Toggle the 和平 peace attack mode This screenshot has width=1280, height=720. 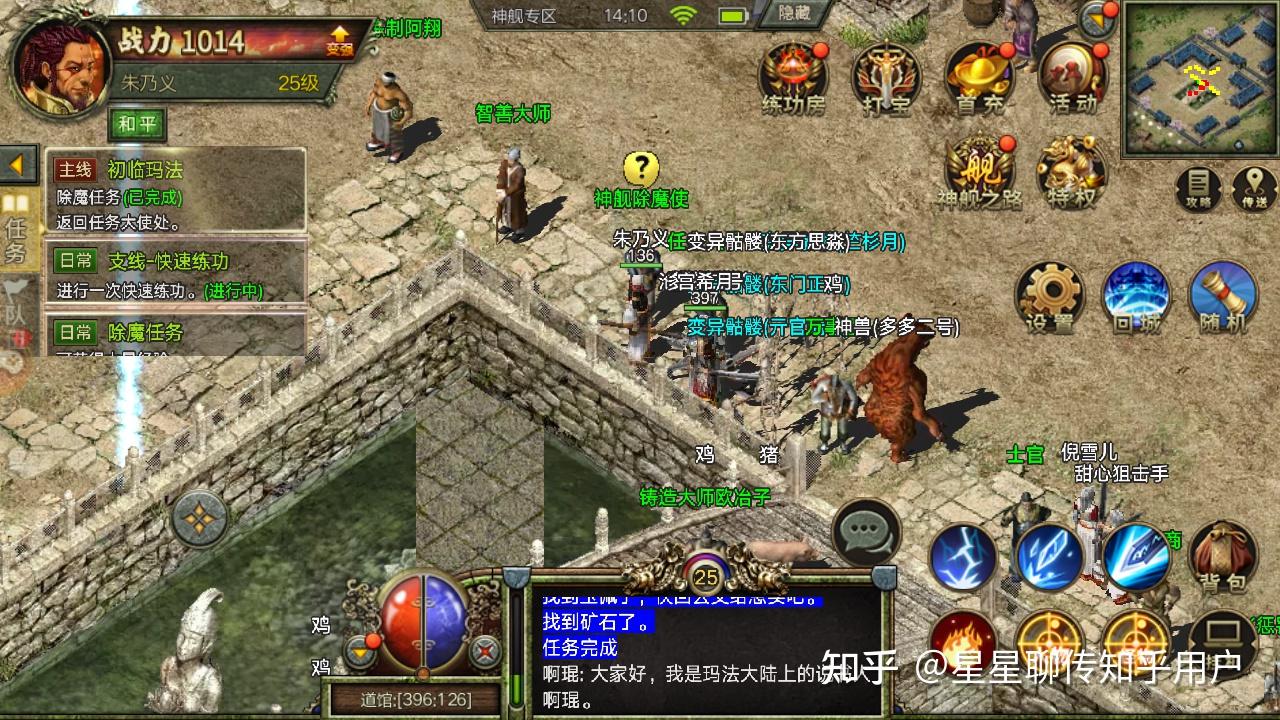click(x=137, y=125)
